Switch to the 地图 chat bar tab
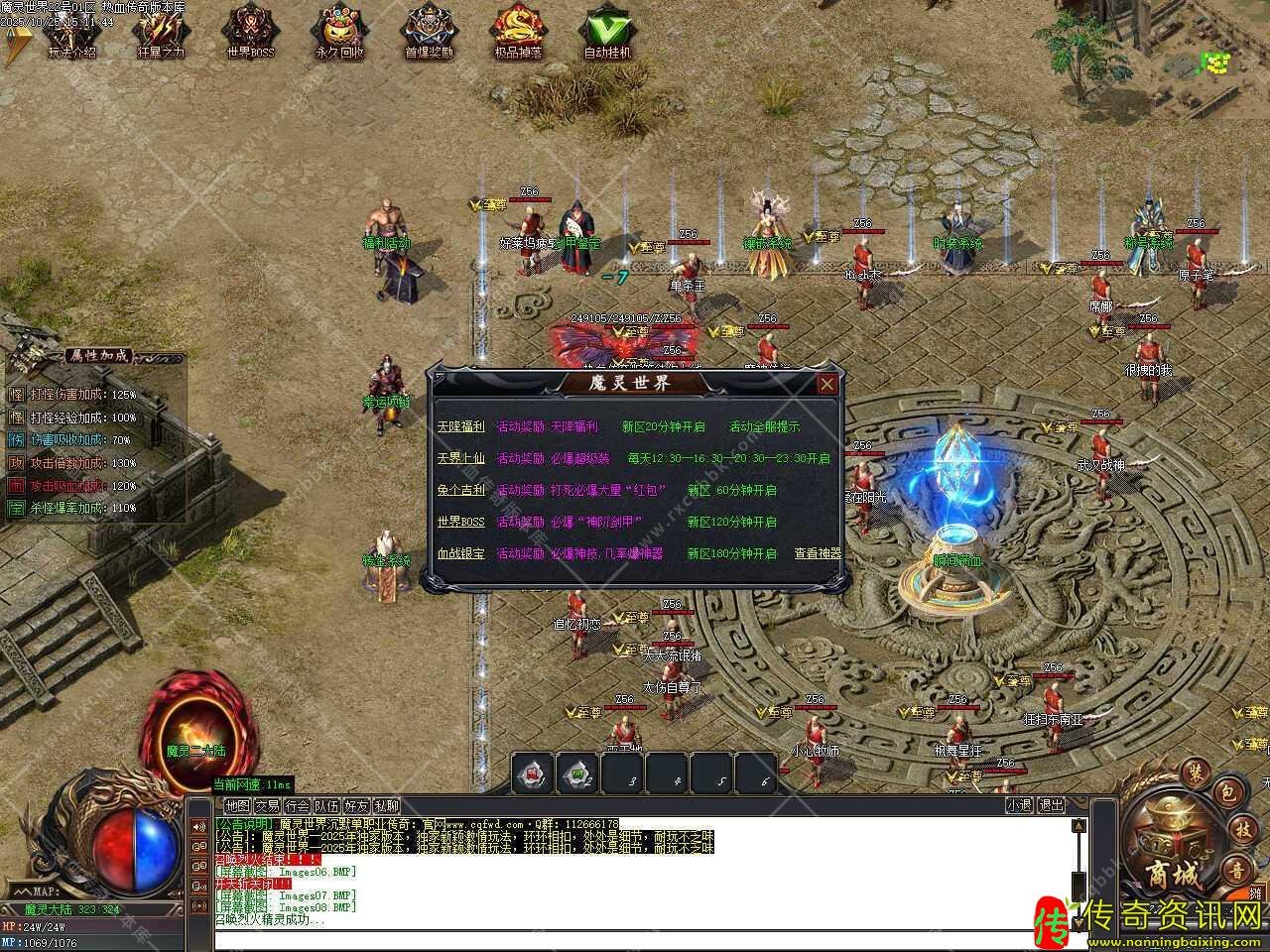 pyautogui.click(x=237, y=806)
